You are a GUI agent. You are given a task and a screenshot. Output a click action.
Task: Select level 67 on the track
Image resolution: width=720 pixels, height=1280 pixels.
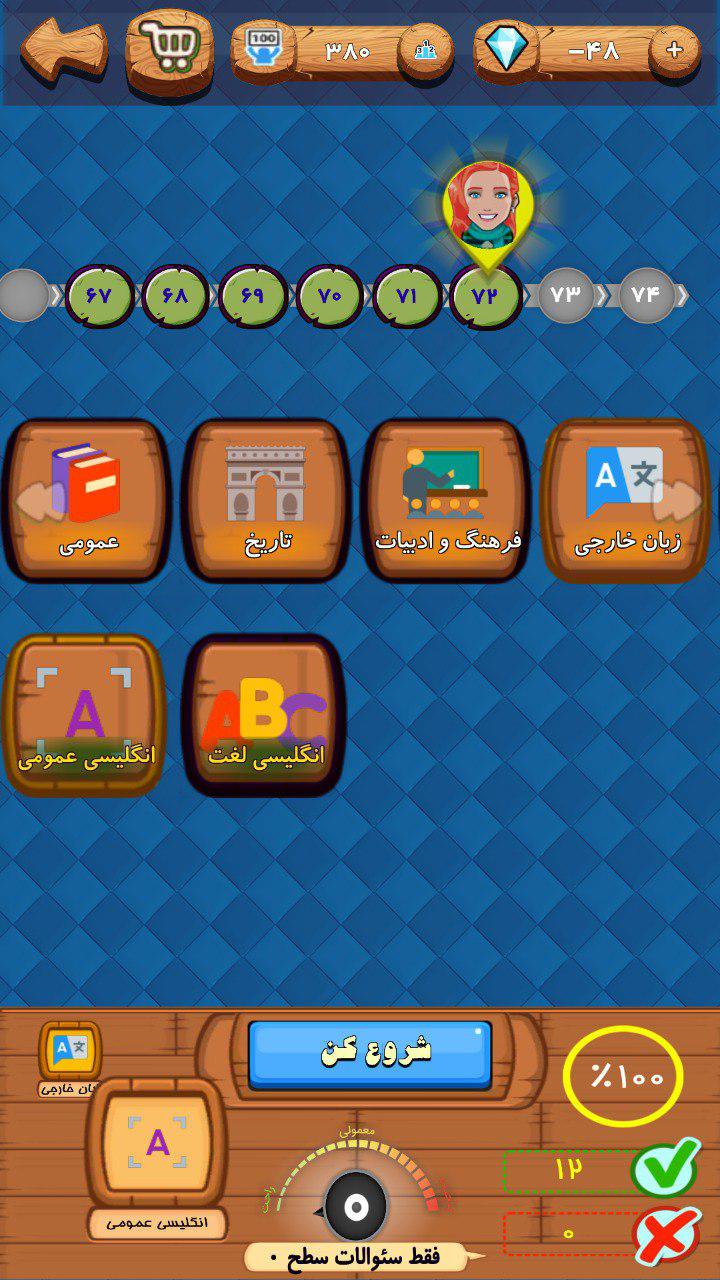click(100, 296)
